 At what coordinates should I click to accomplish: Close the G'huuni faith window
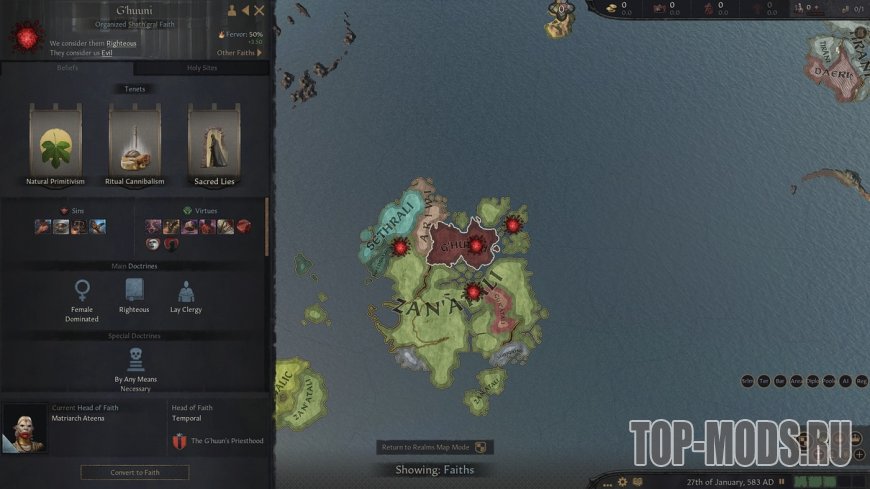260,11
